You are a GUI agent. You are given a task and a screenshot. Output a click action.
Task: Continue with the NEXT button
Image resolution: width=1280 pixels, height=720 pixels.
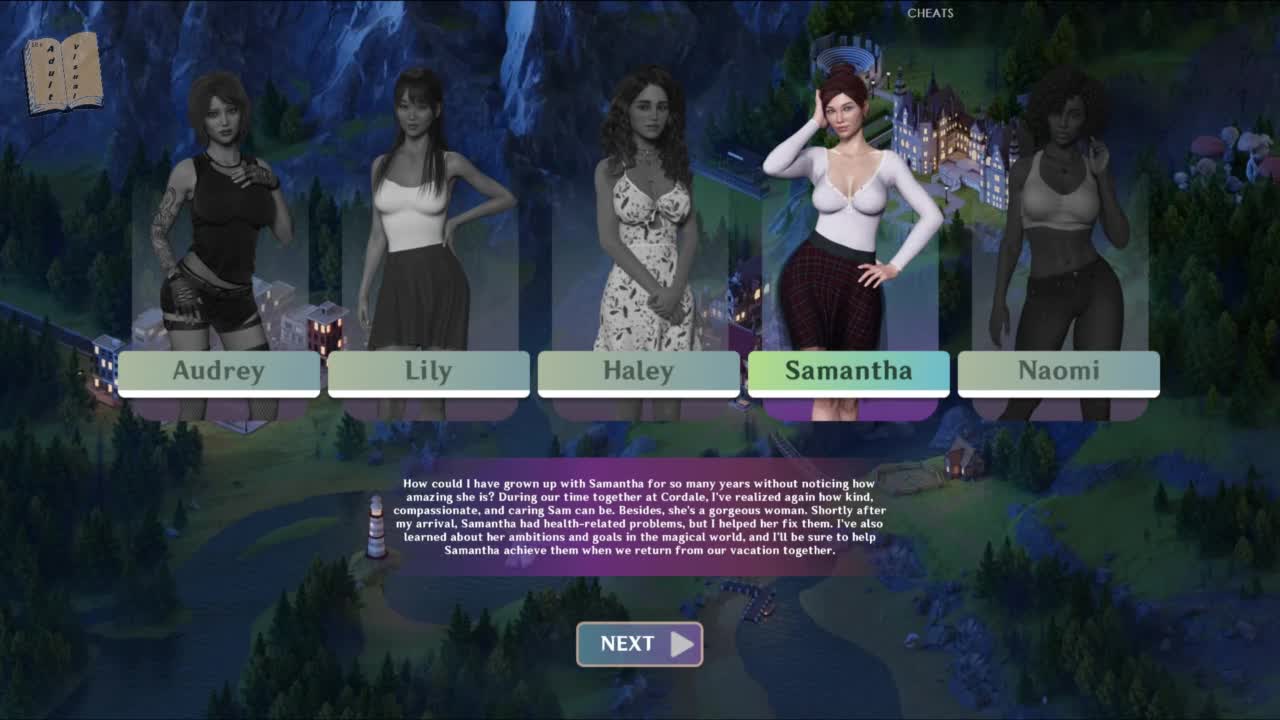pos(639,644)
